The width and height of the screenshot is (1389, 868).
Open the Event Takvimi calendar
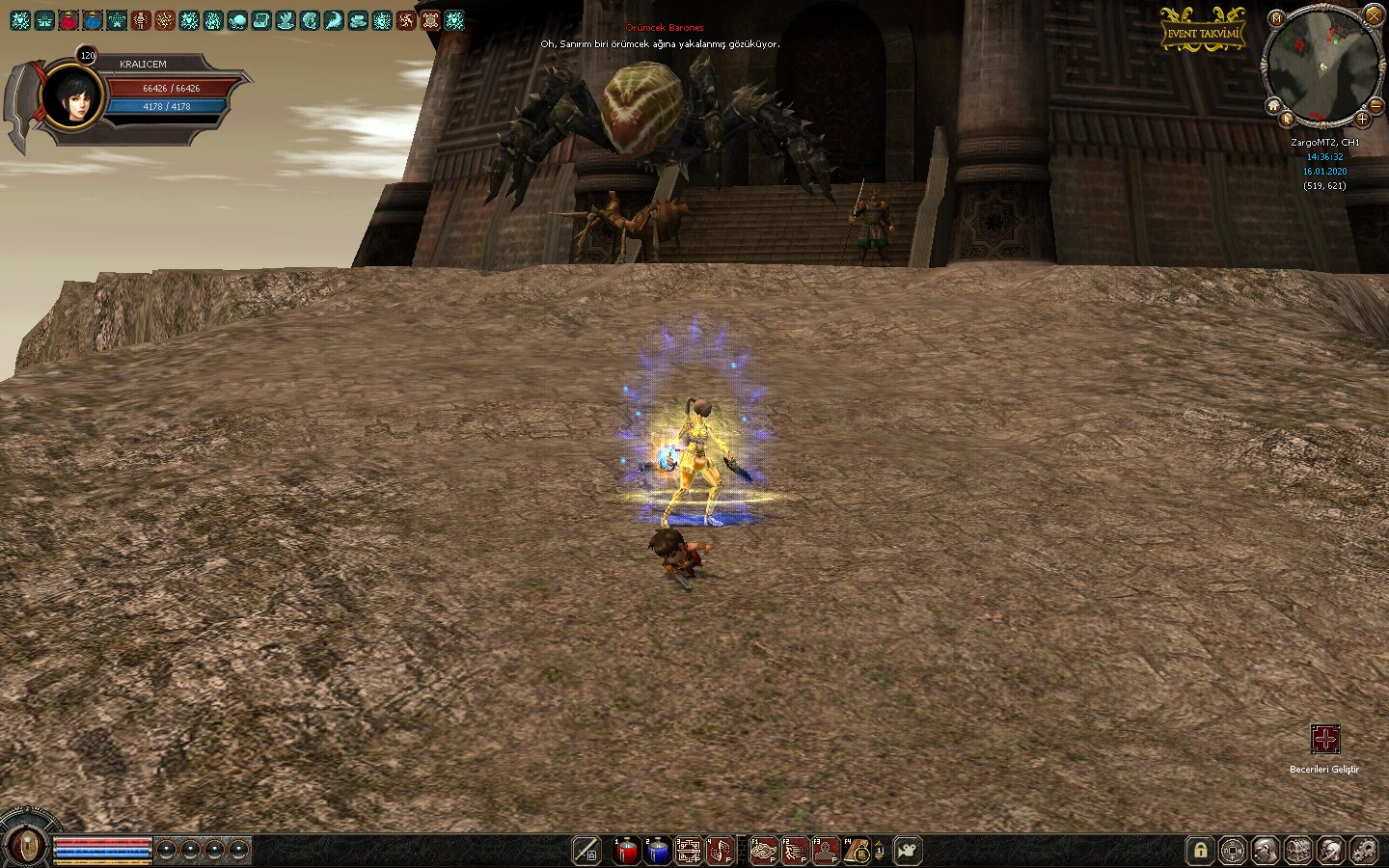tap(1202, 32)
